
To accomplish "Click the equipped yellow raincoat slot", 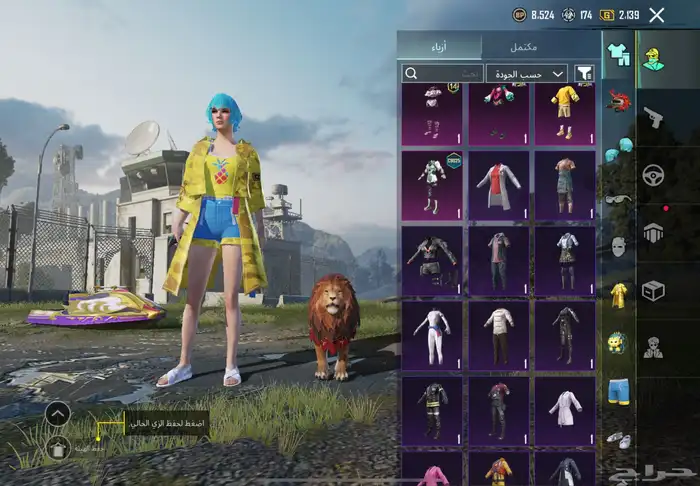I will (x=618, y=293).
